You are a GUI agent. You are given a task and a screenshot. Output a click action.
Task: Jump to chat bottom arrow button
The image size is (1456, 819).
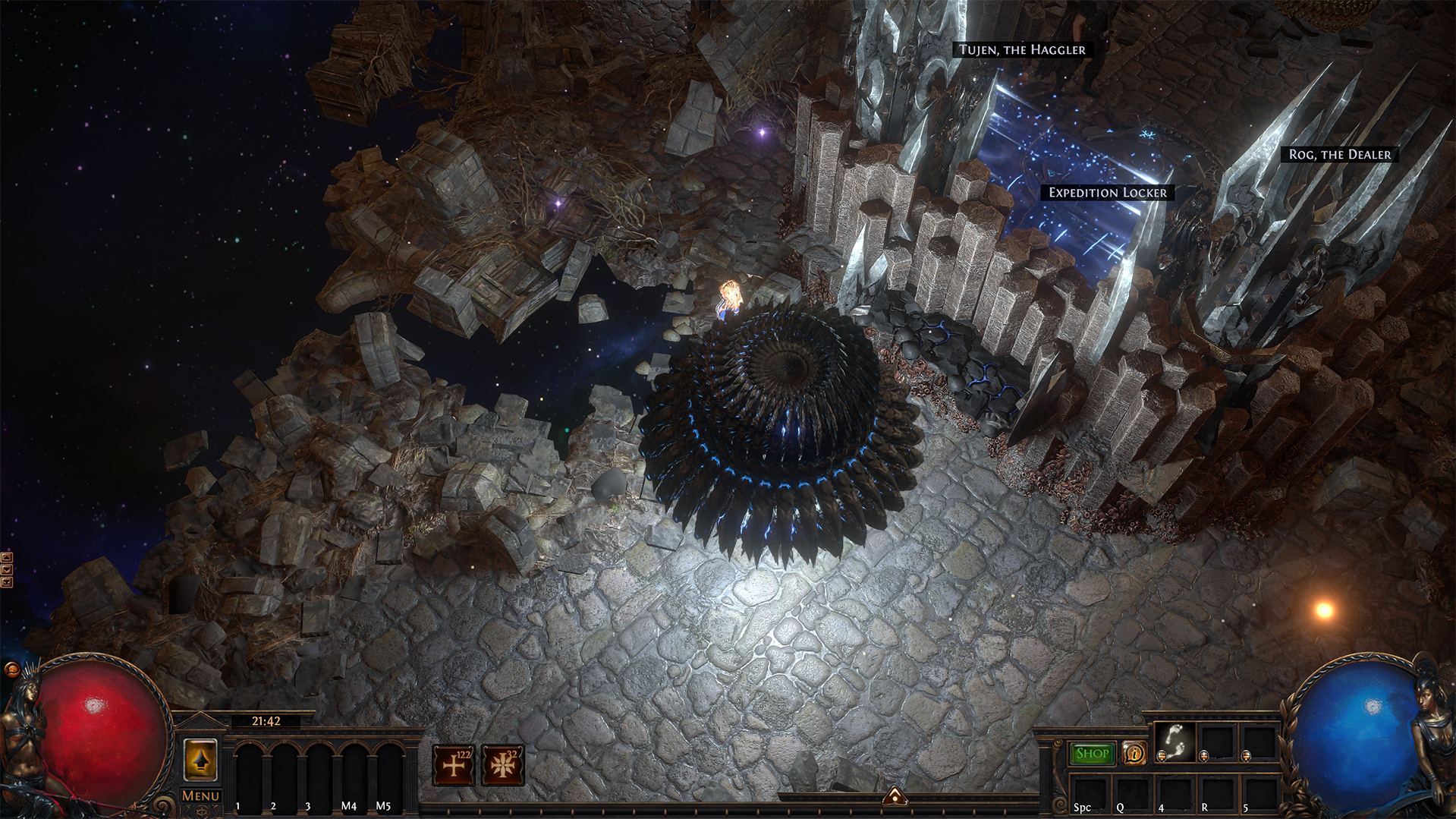[7, 582]
